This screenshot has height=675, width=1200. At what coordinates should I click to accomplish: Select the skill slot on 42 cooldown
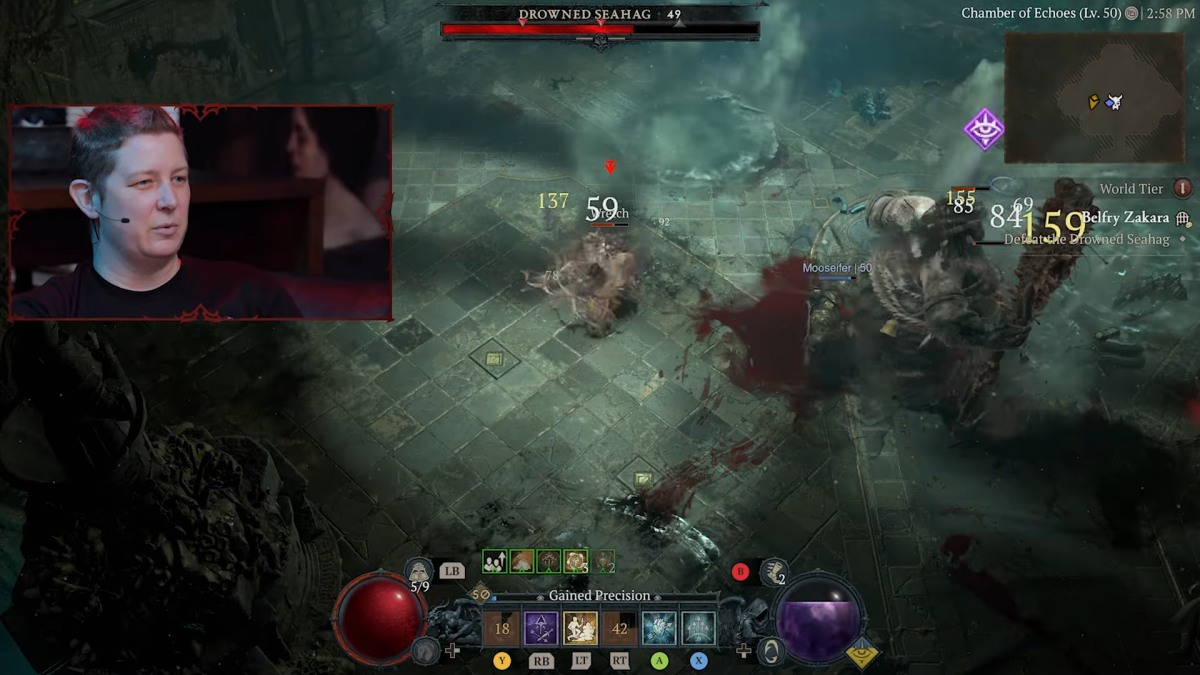[620, 628]
